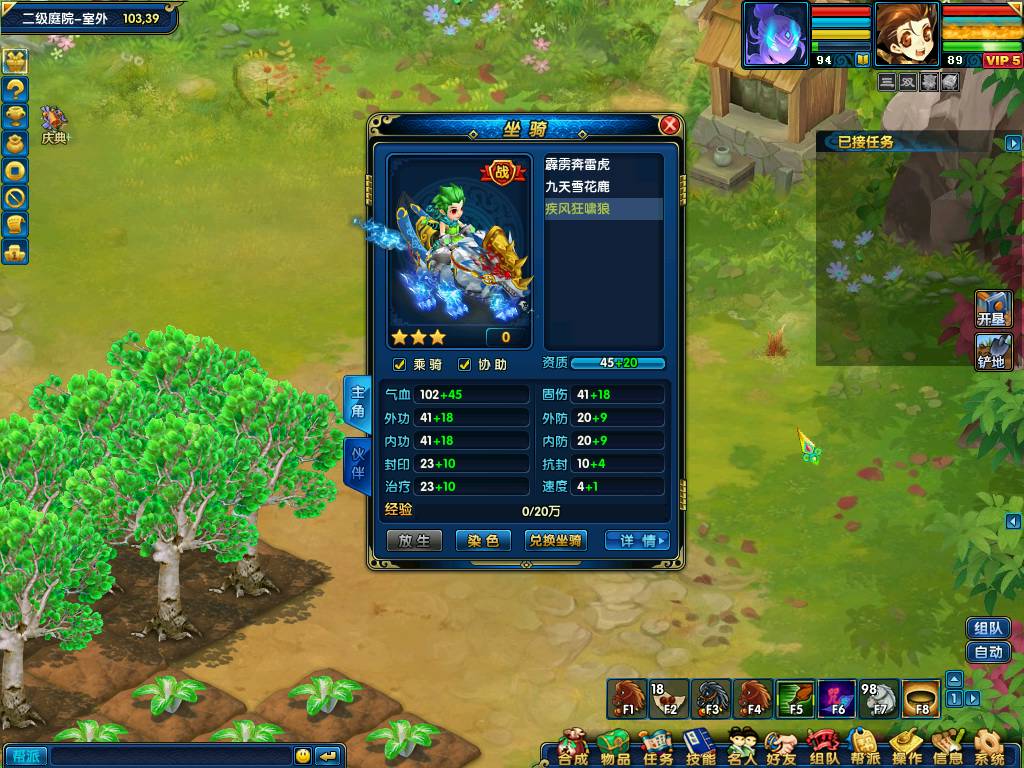Screen dimensions: 1024x768
Task: Click the 庆典 celebration bell icon
Action: 53,123
